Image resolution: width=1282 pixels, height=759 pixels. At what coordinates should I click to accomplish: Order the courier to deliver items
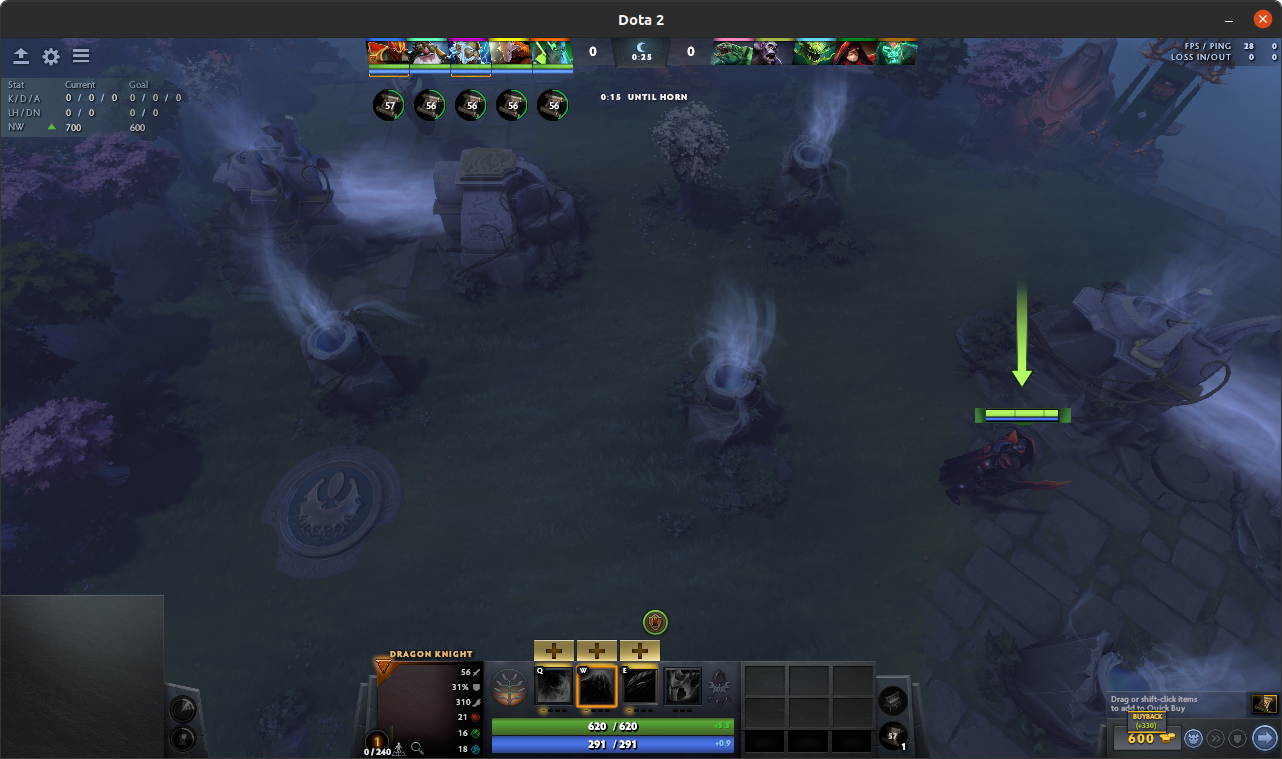(1262, 738)
